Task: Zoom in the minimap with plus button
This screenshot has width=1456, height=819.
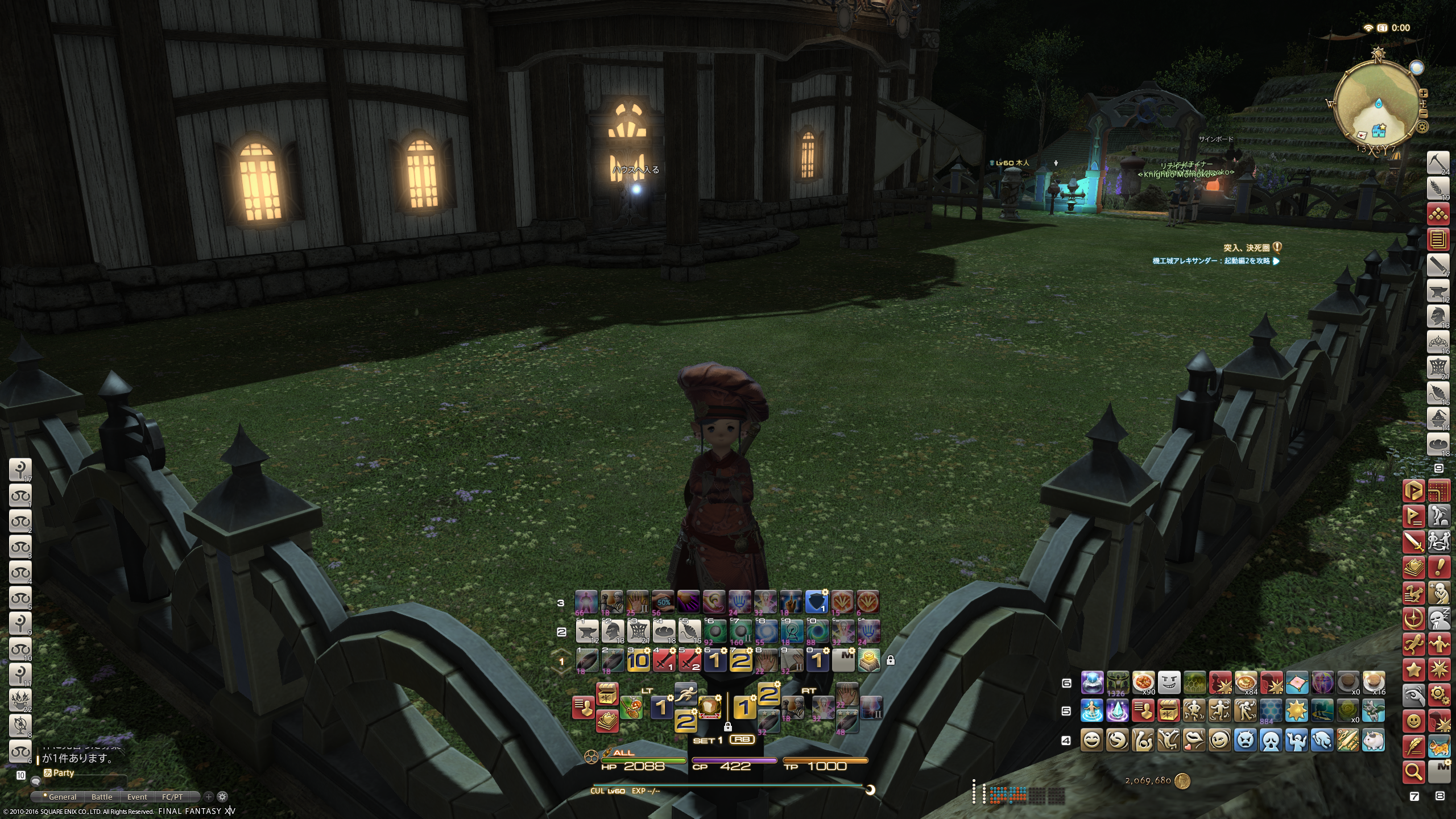Action: click(1424, 93)
